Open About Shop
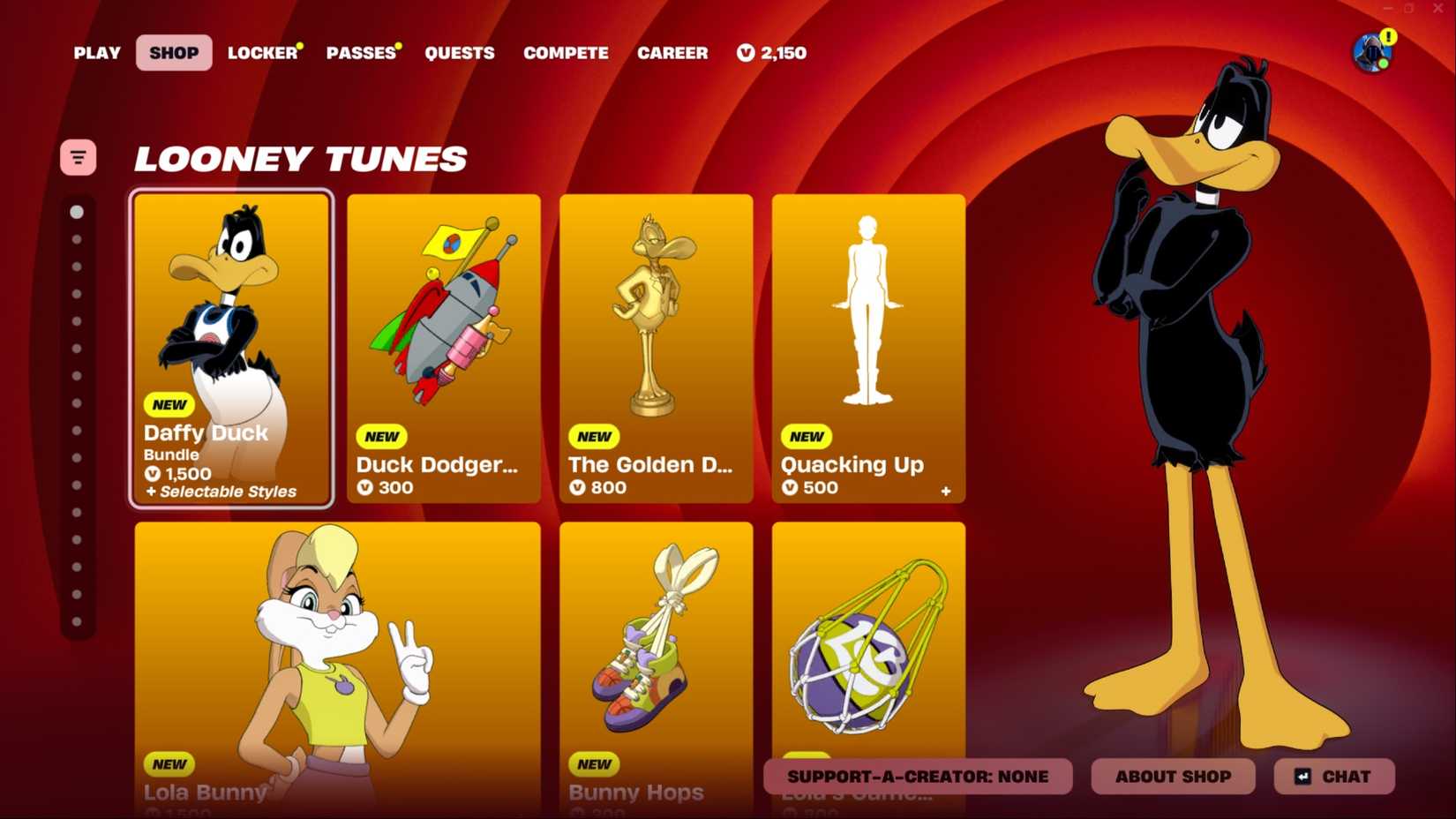 click(x=1173, y=777)
